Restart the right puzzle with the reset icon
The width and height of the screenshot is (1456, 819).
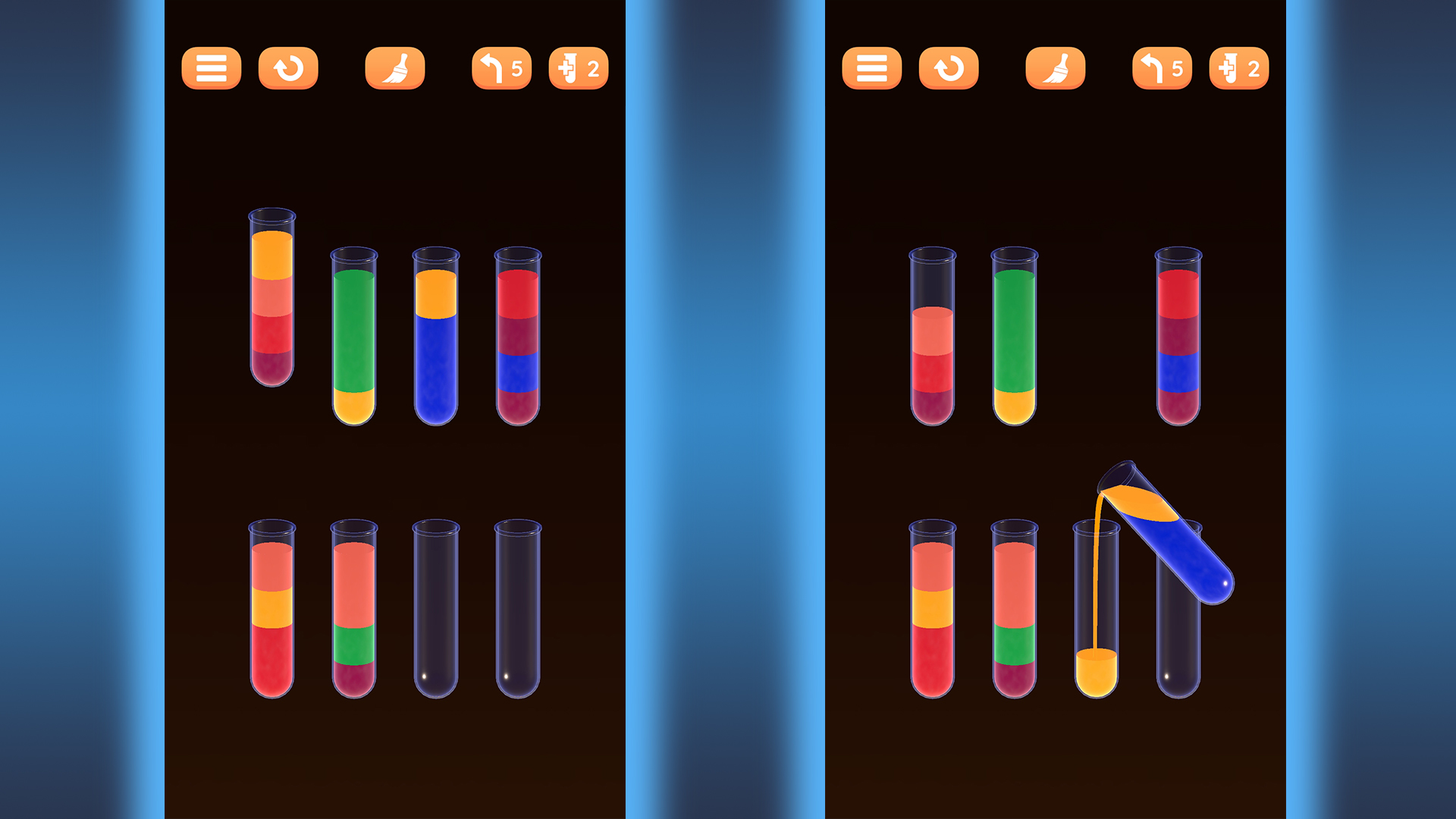[949, 68]
